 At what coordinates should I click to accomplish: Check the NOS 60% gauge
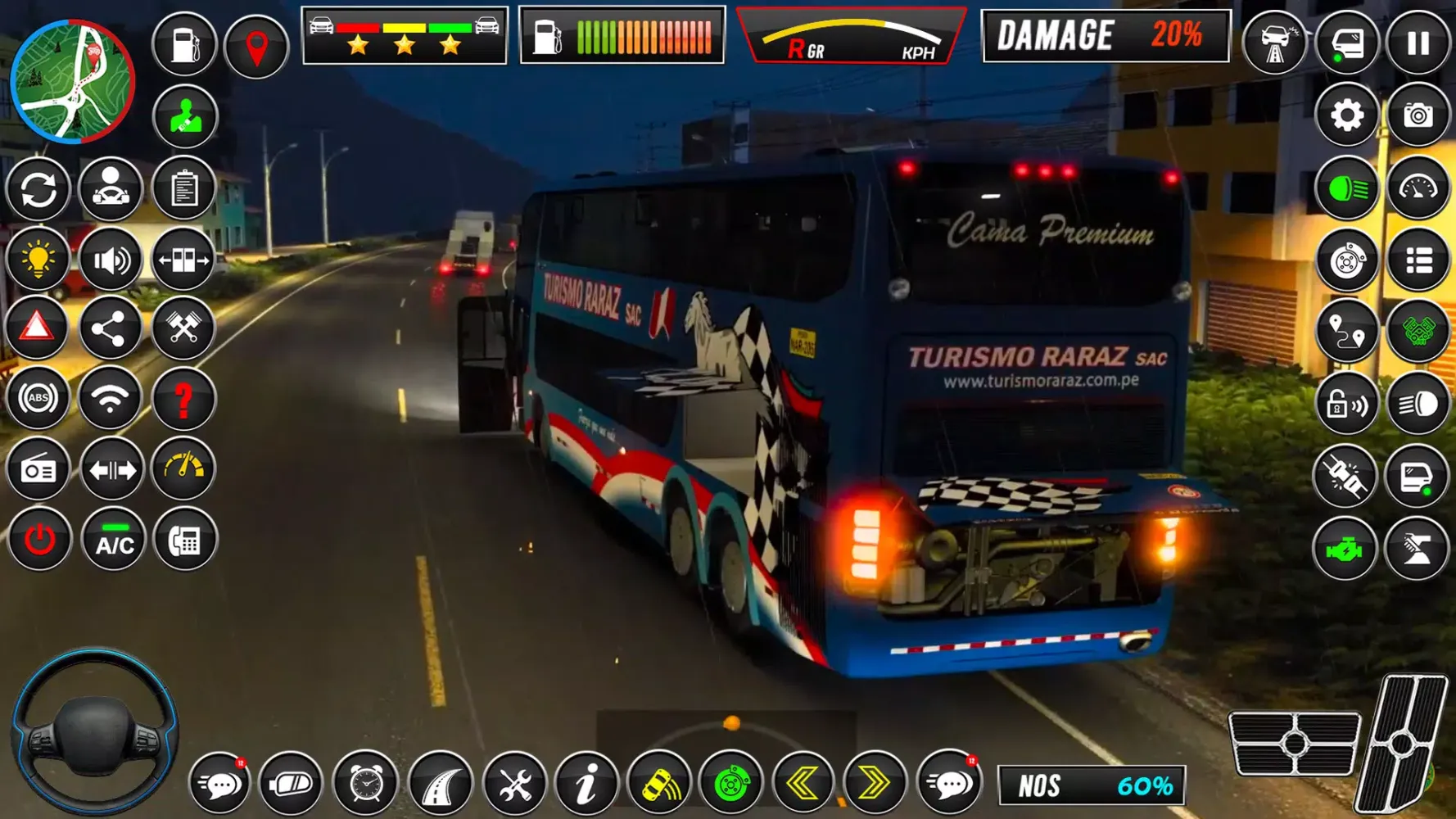[1092, 784]
